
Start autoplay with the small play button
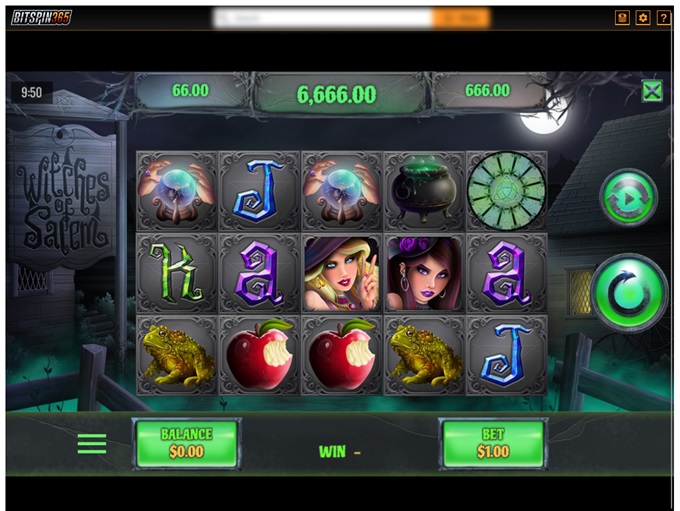tap(628, 198)
